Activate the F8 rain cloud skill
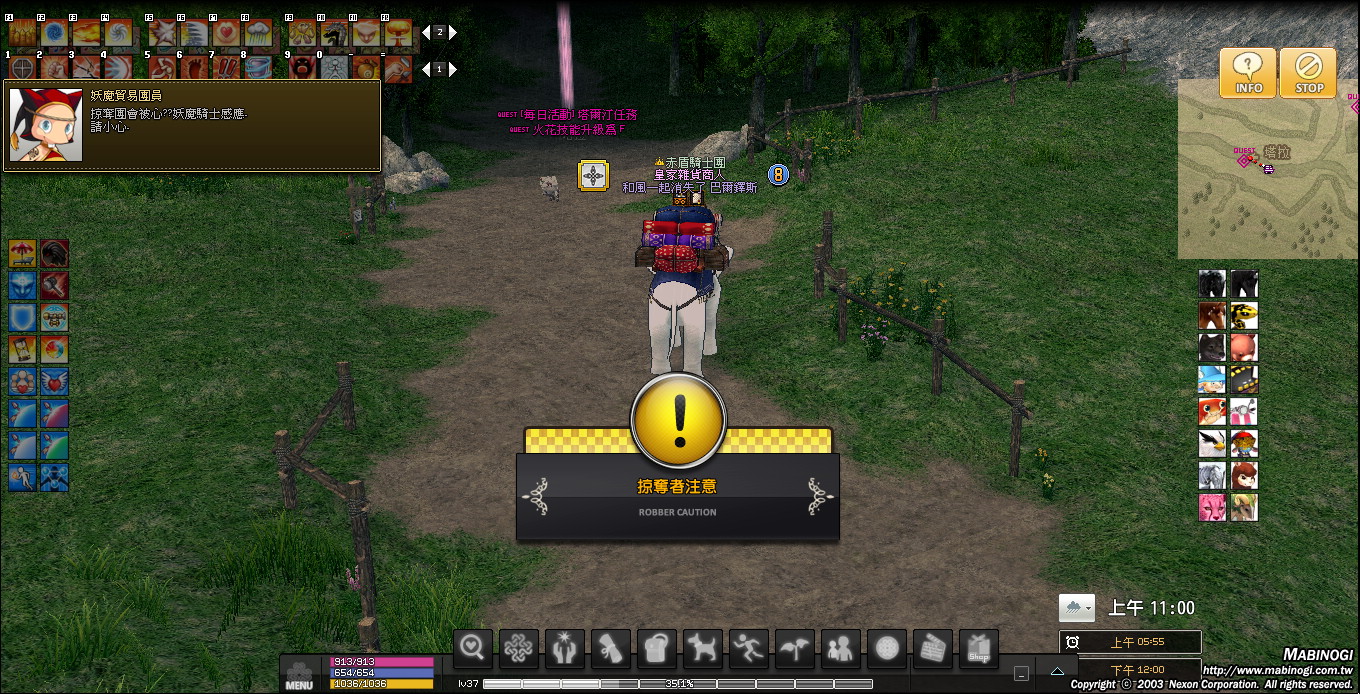This screenshot has width=1360, height=694. 258,33
